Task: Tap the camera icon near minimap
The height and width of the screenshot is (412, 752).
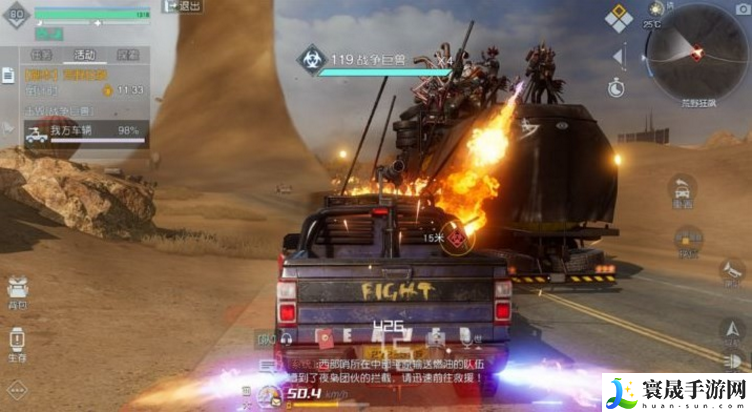Action: pyautogui.click(x=742, y=9)
